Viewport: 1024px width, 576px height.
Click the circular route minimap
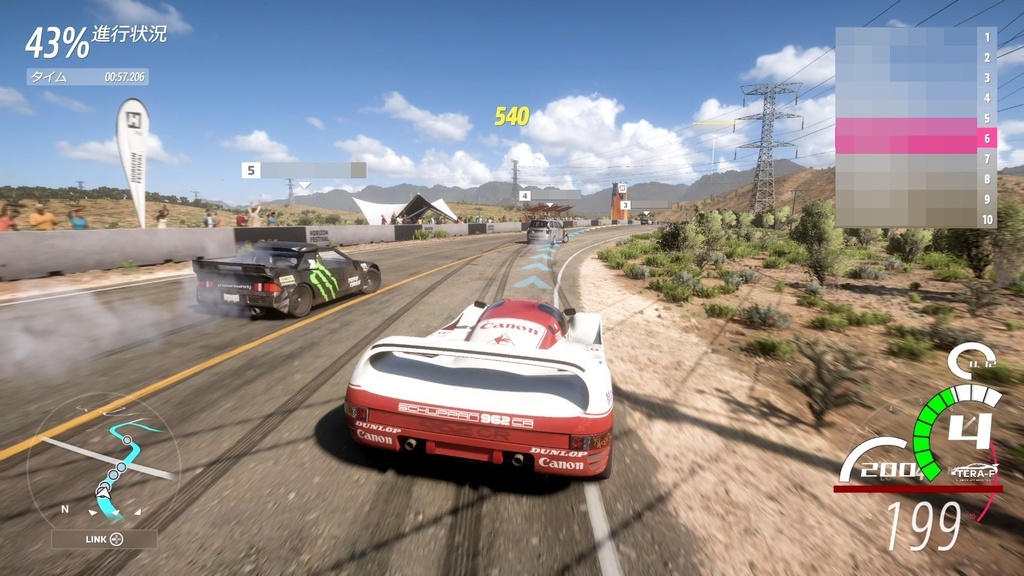tap(103, 467)
